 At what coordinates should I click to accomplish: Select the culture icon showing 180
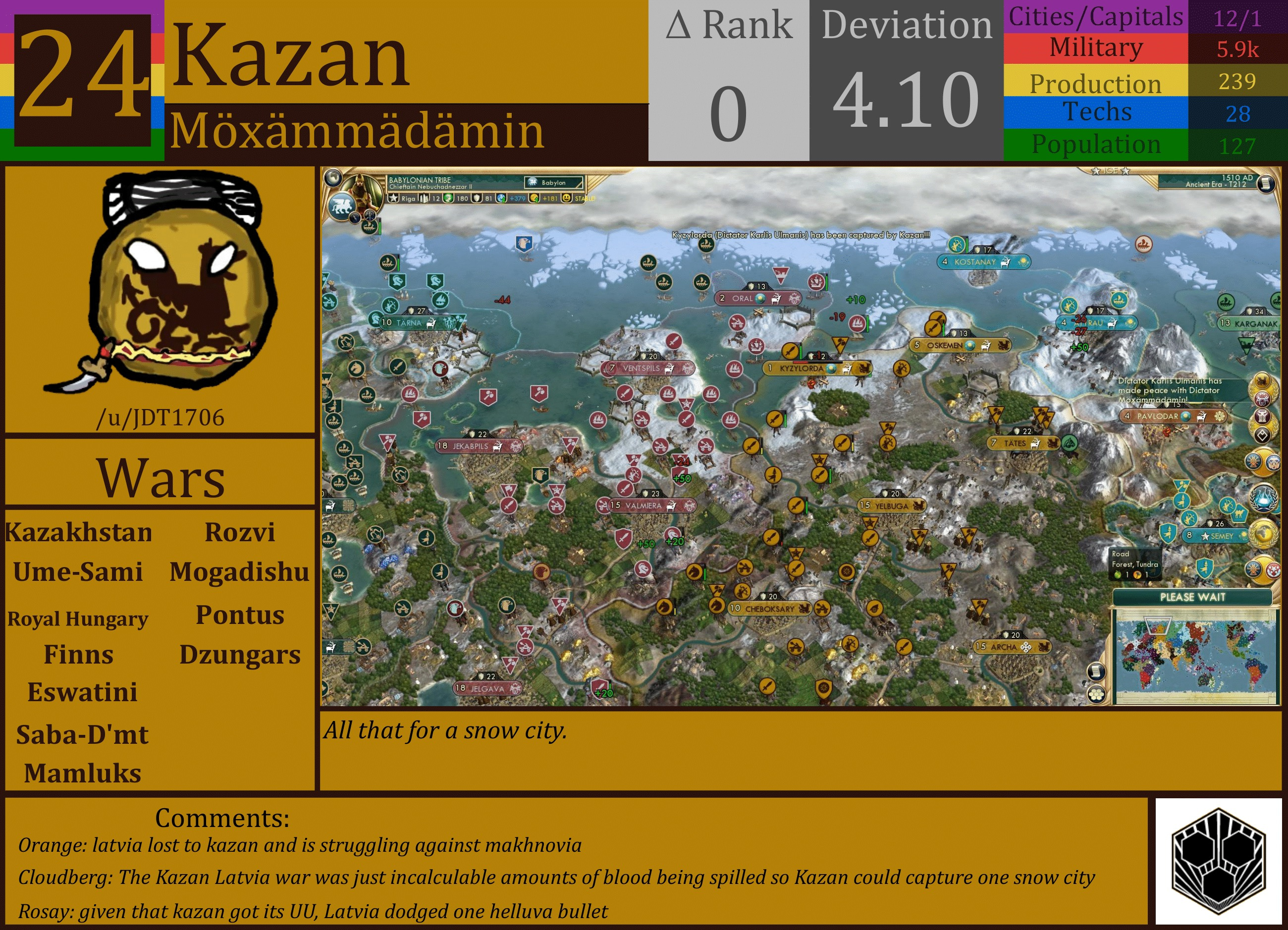(449, 199)
